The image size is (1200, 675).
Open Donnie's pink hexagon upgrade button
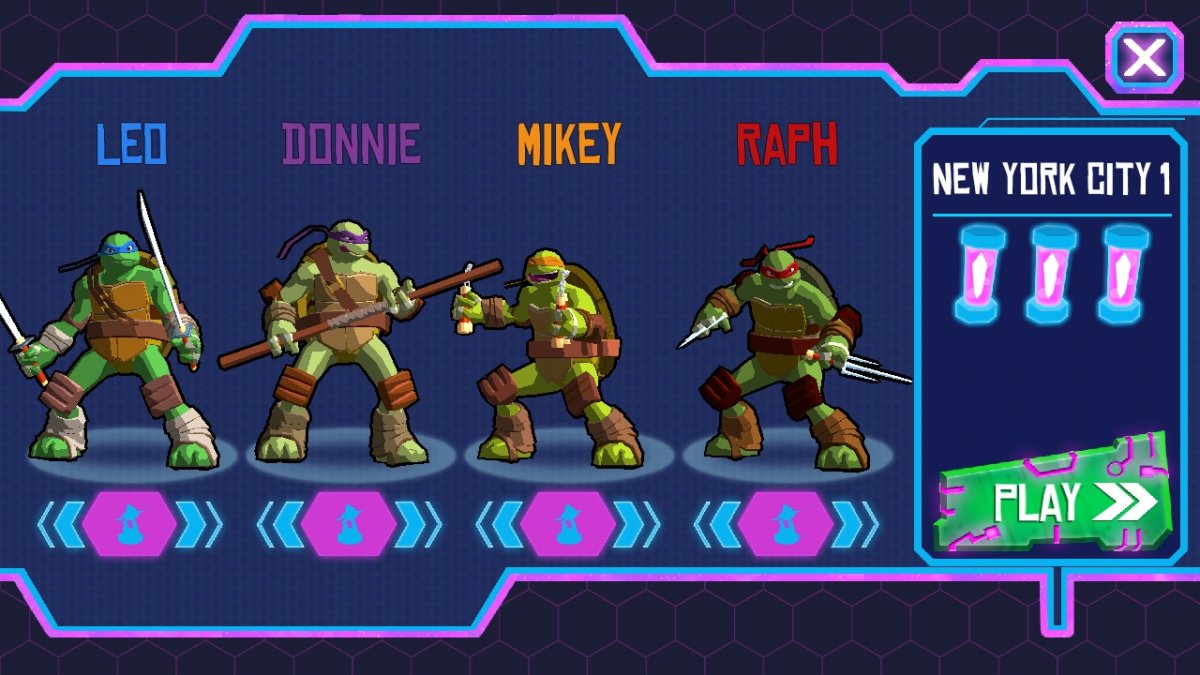(349, 524)
